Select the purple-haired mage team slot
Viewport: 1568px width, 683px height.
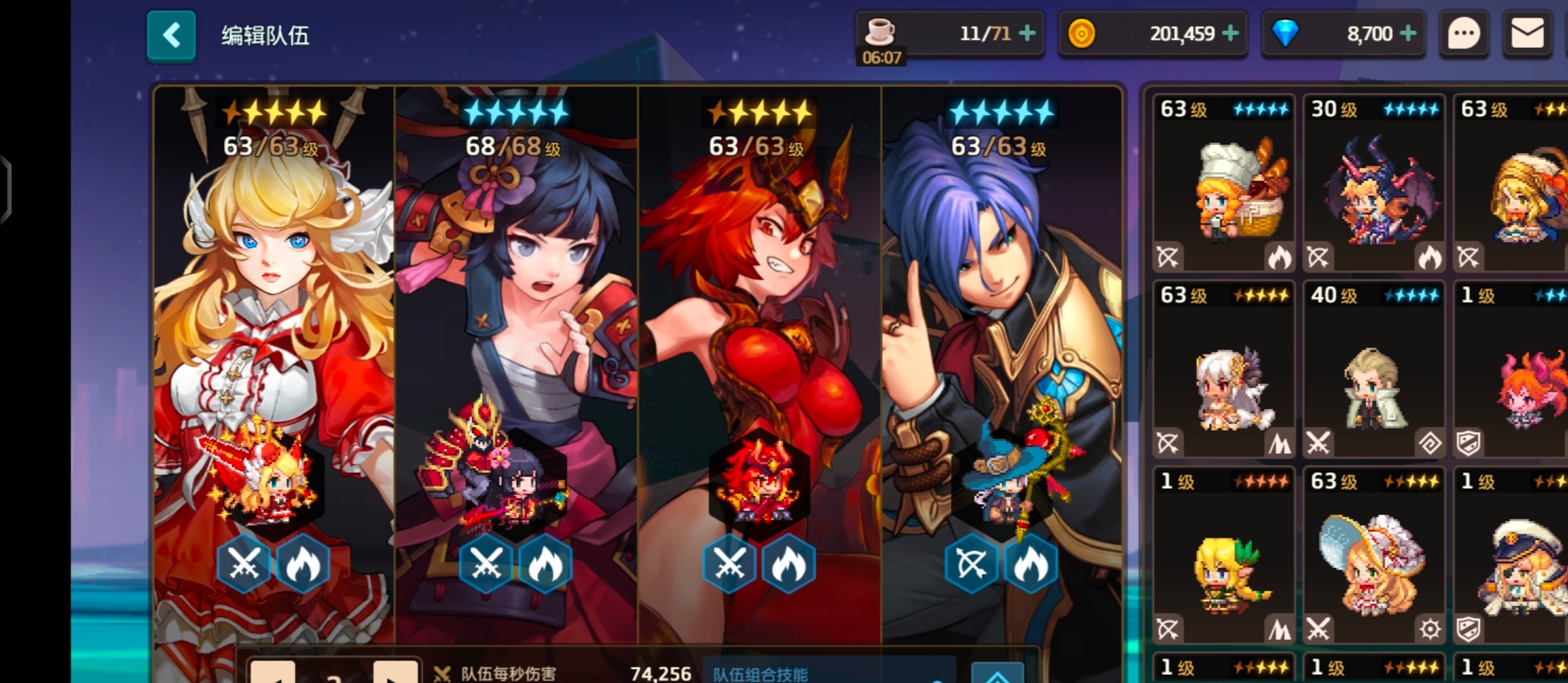(1002, 352)
